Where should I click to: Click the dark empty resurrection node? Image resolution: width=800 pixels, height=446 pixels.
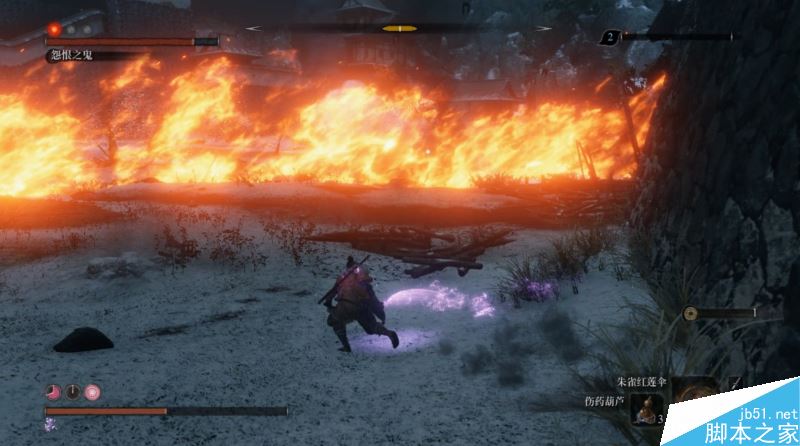tap(72, 392)
